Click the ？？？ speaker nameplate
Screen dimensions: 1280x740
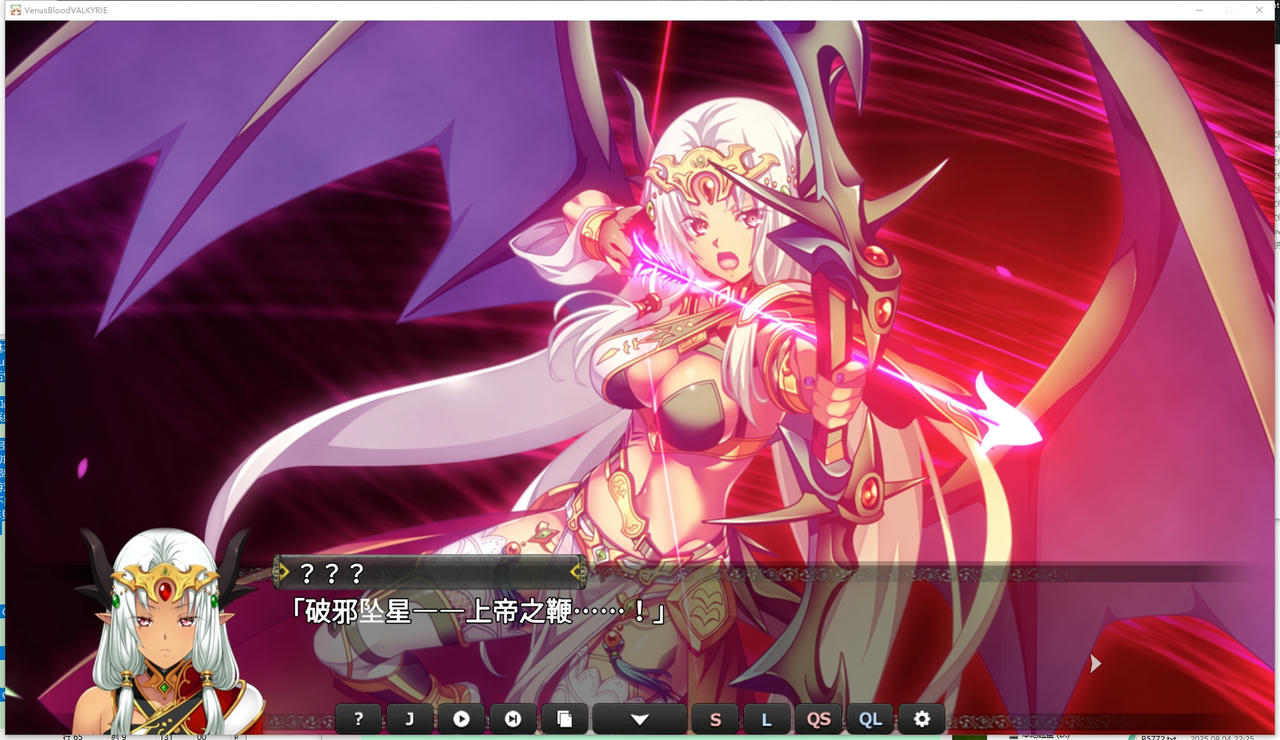pos(330,572)
